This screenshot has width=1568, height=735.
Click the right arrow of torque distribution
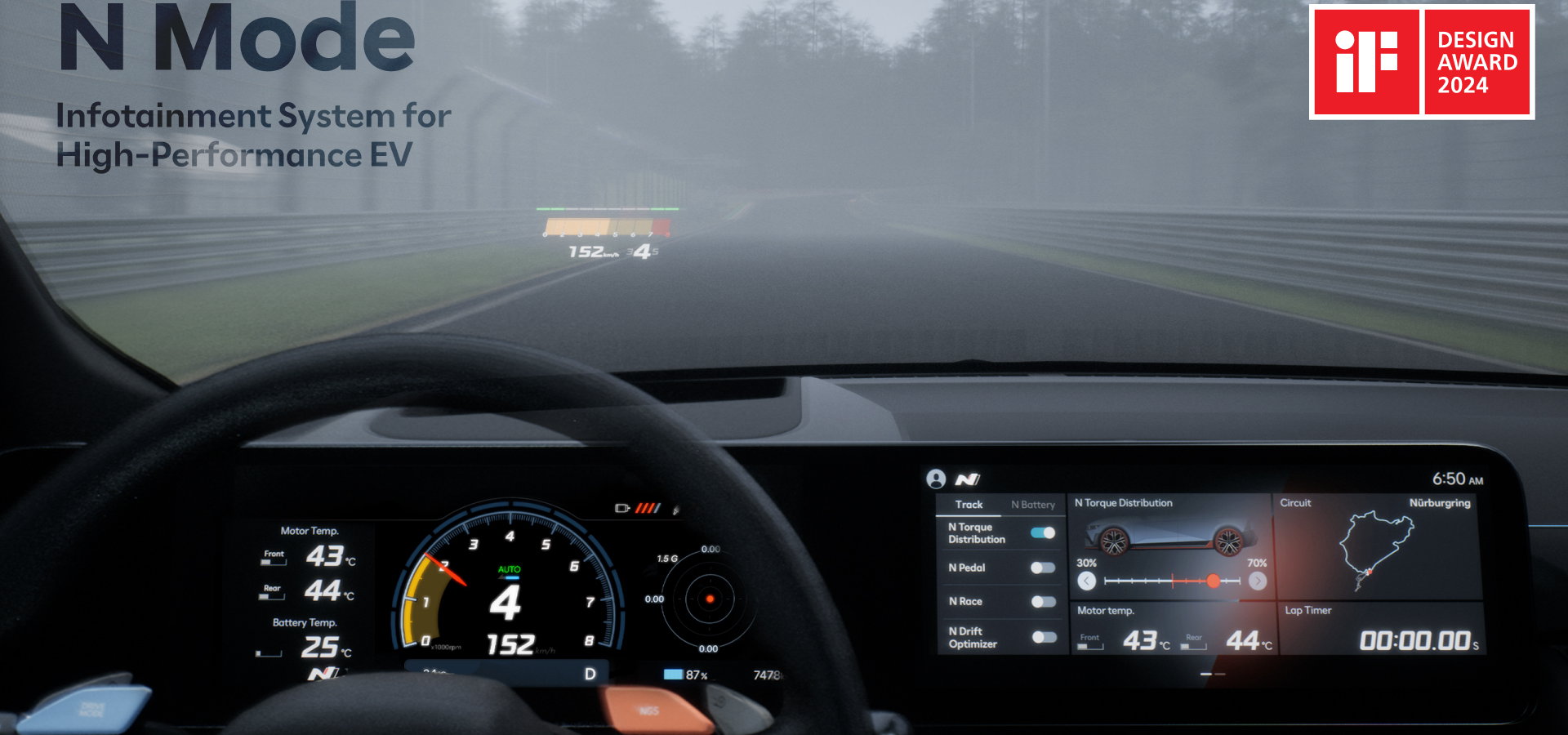click(1258, 581)
